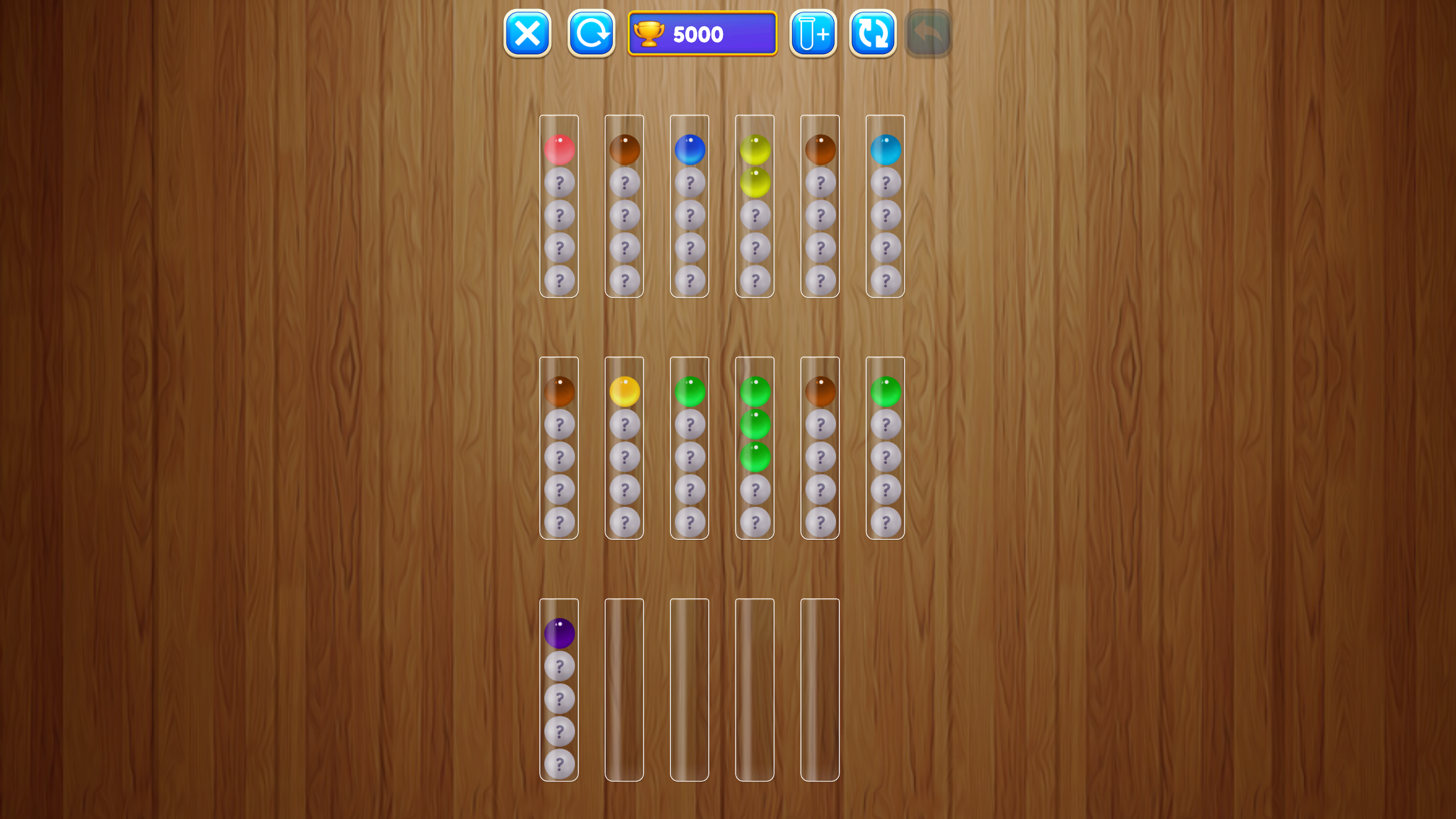Screen dimensions: 1456x819
Task: Select the tube with two yellow balls
Action: pos(755,171)
